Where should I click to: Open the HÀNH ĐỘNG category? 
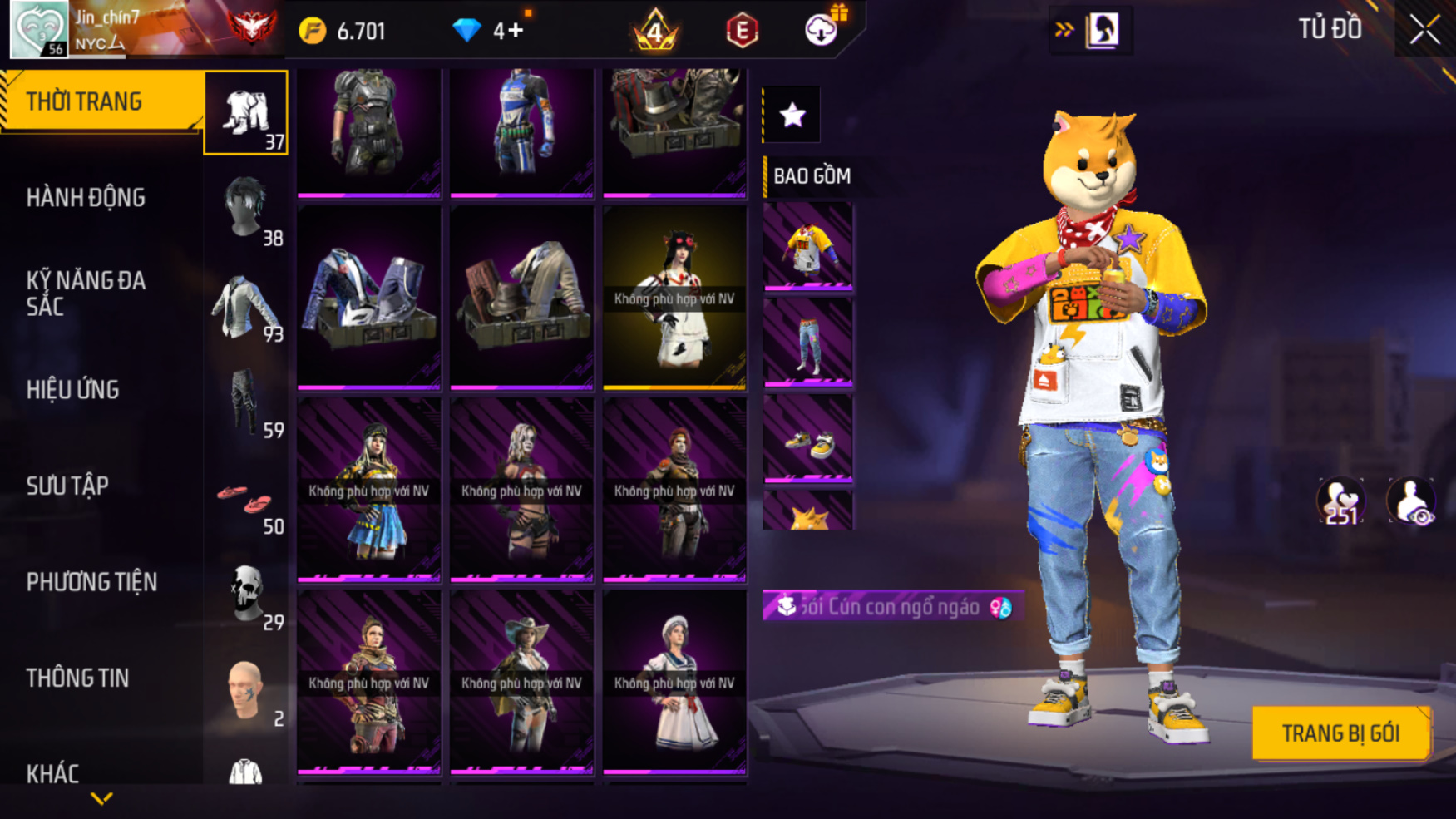(x=86, y=198)
